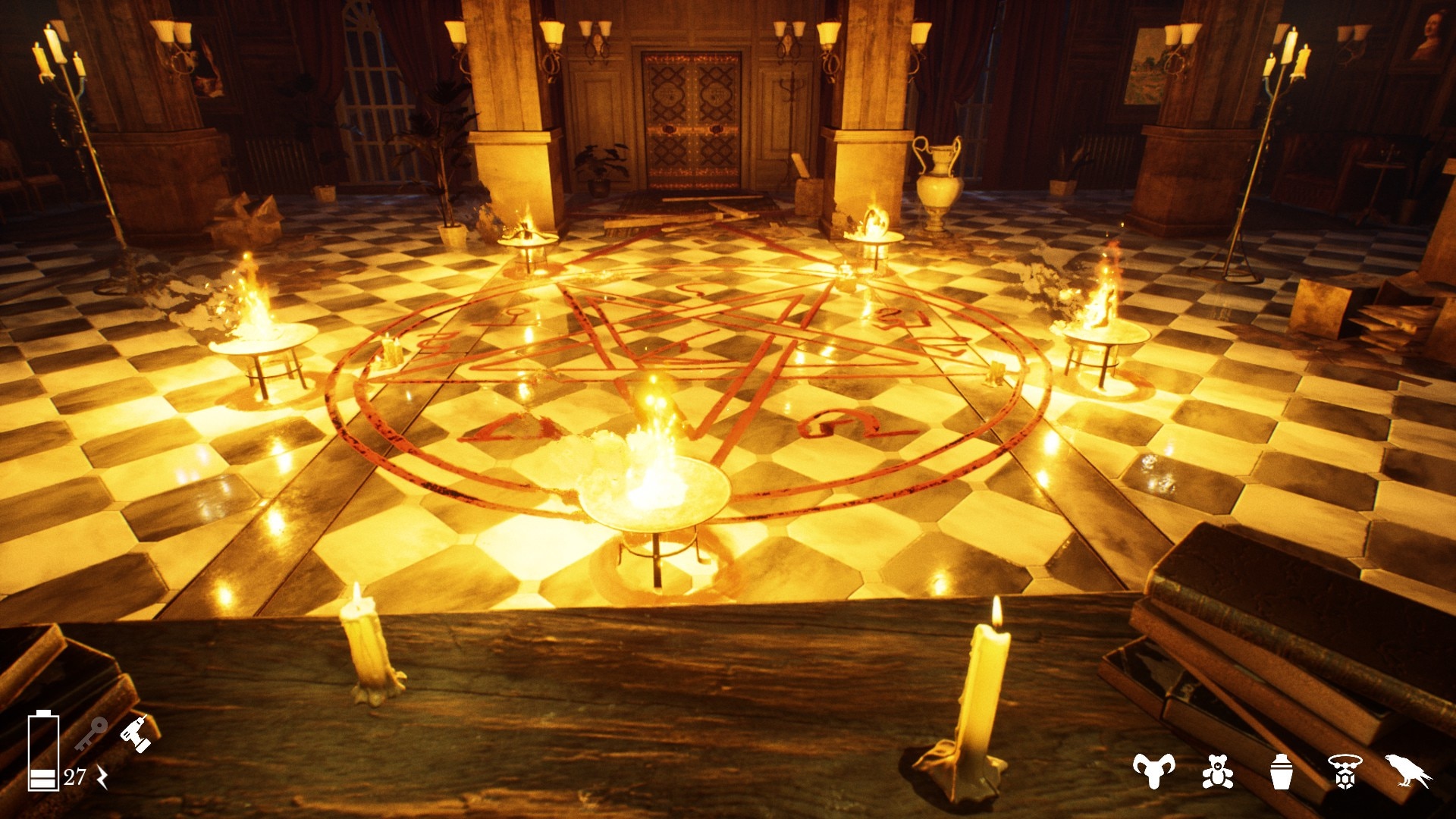Pick the urn ritual item icon
Screen dimensions: 1456x819
[x=1281, y=772]
